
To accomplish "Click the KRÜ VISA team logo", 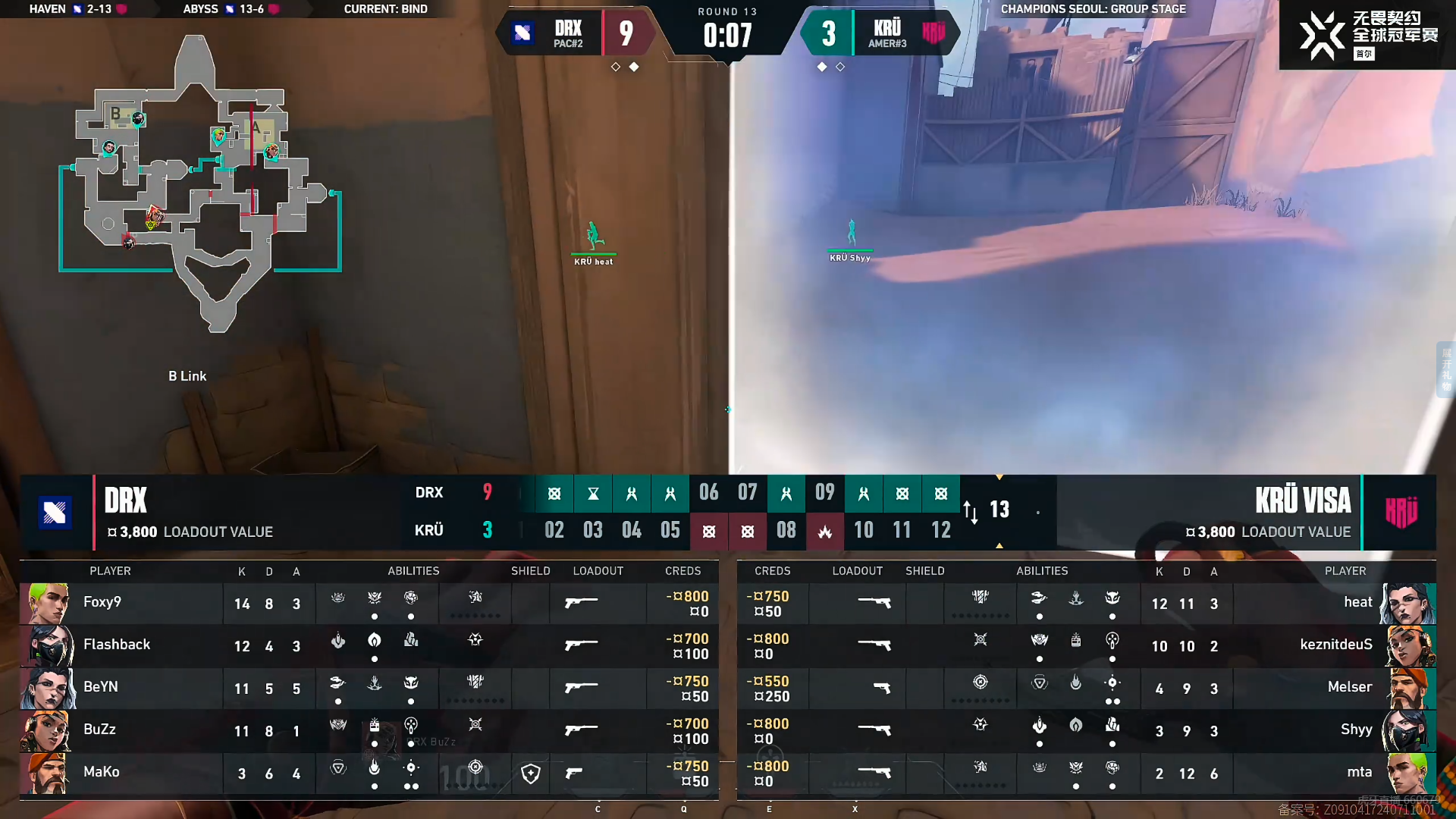I will pos(1400,513).
